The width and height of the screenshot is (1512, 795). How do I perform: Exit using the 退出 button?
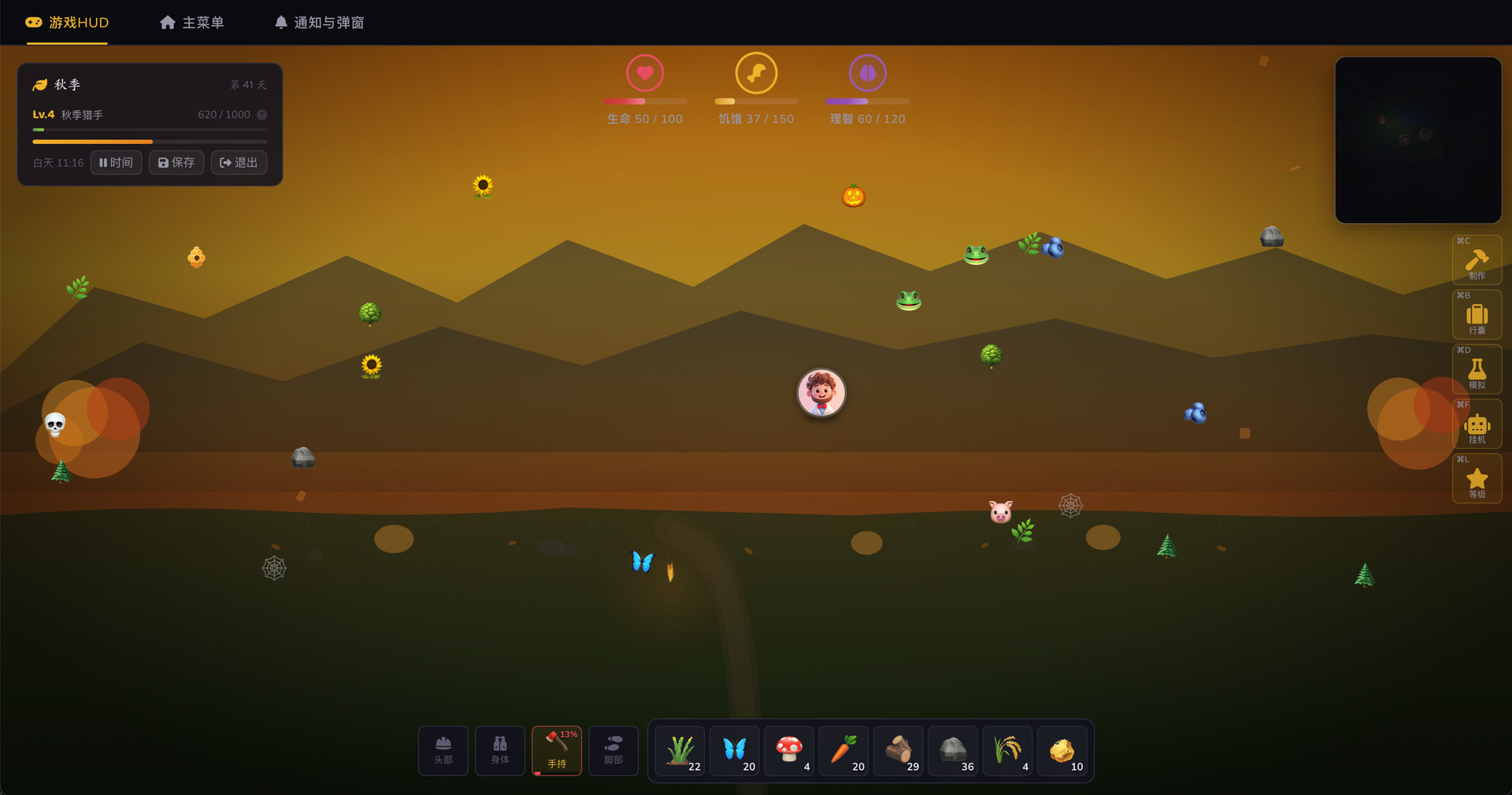point(239,163)
